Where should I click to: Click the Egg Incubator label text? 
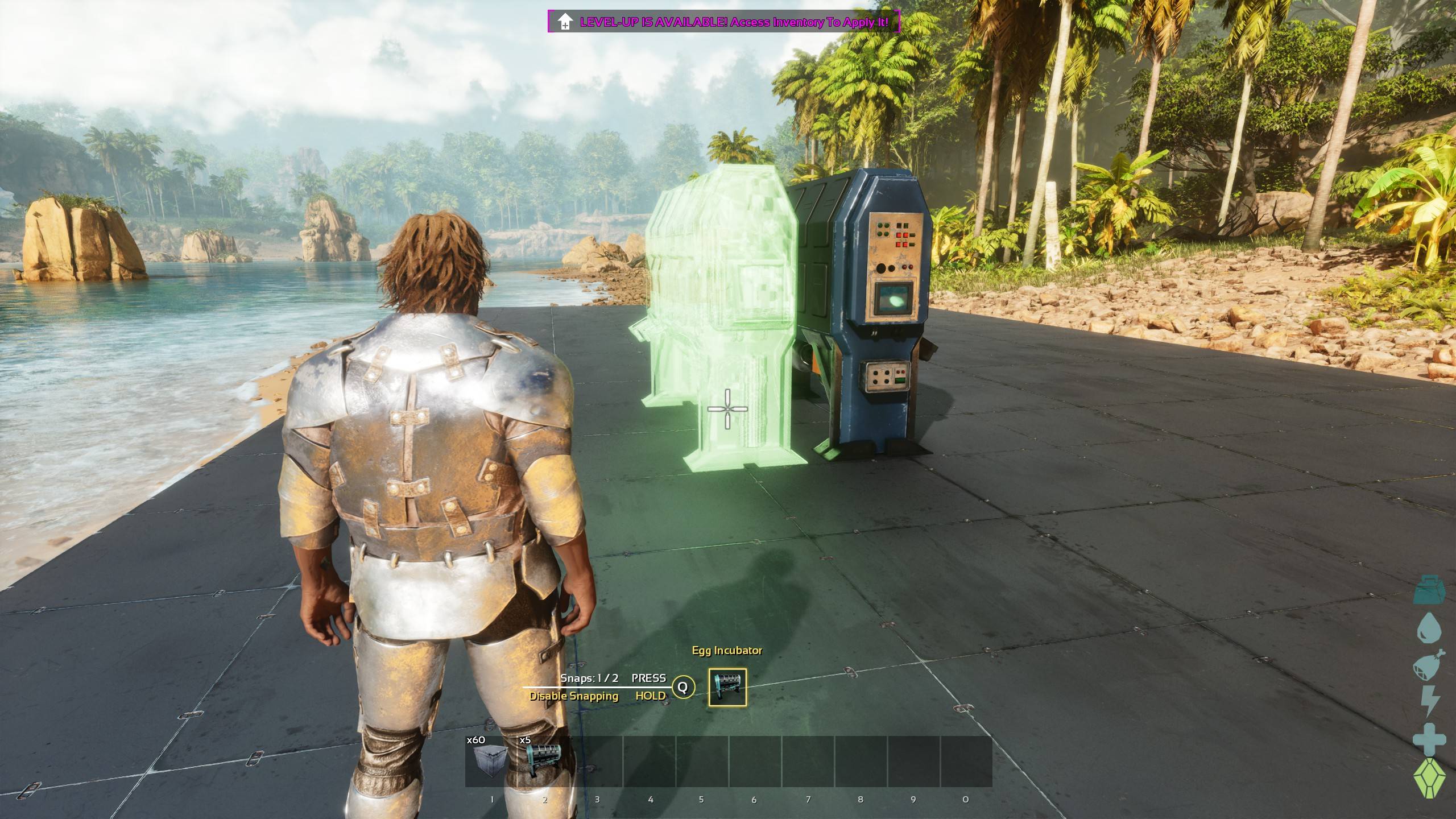tap(727, 650)
